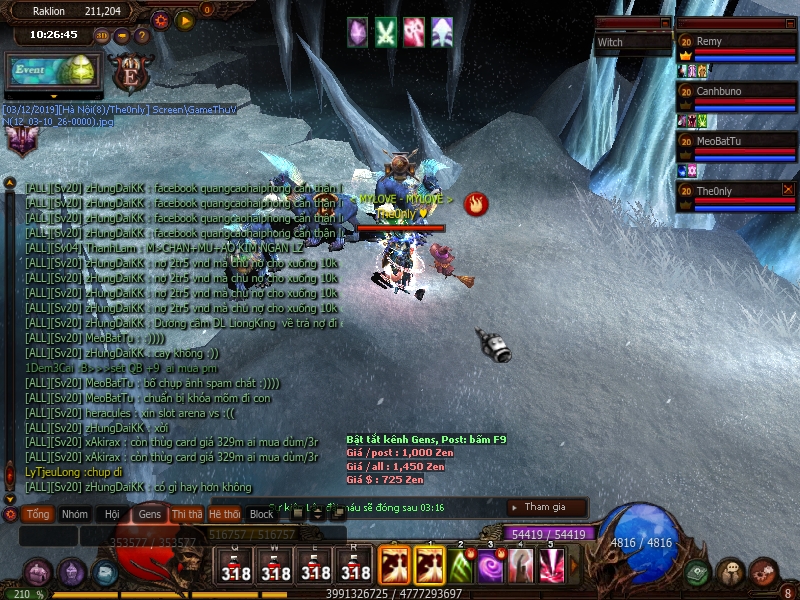Viewport: 800px width, 600px height.
Task: Toggle the Block chat tab
Action: (x=261, y=514)
